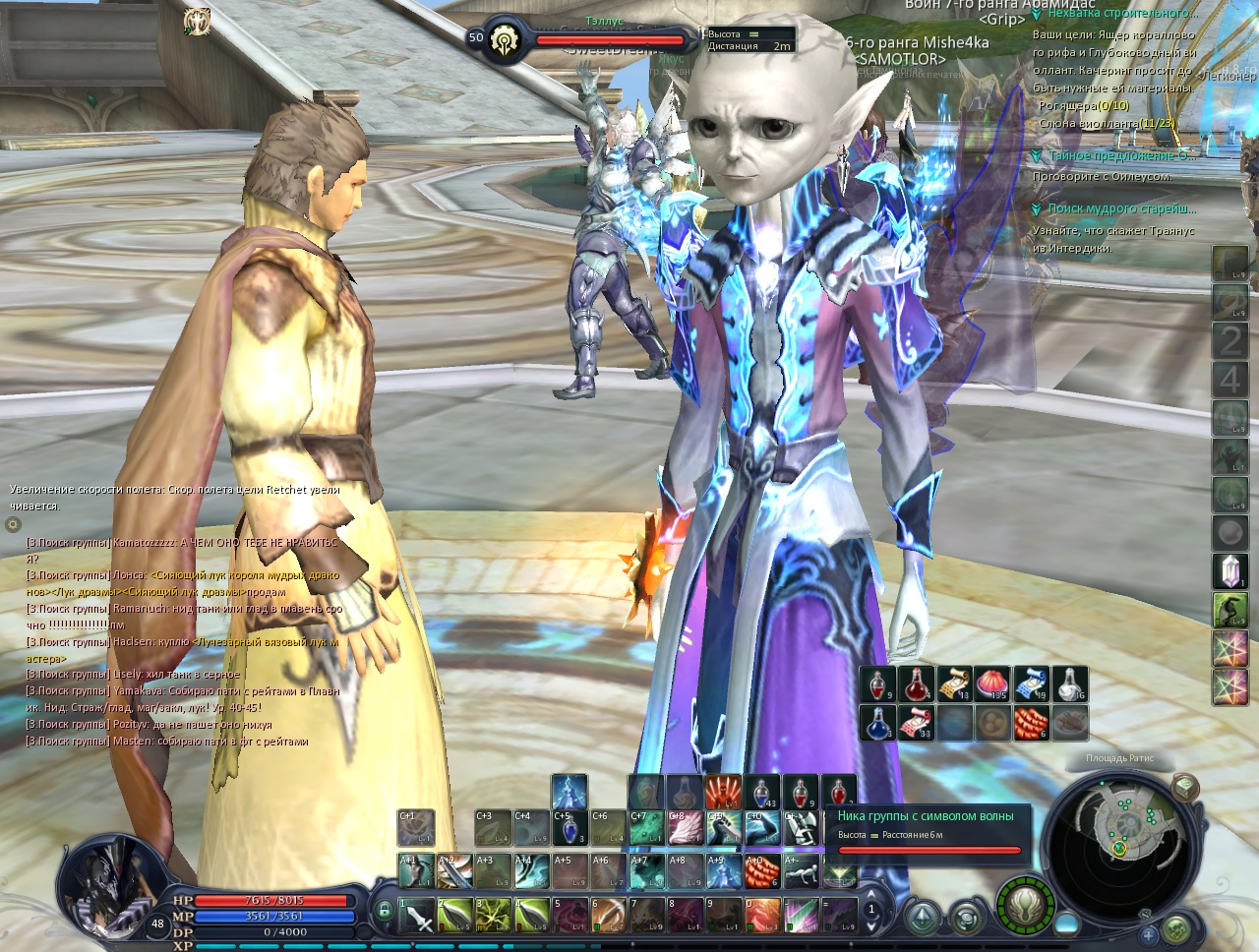Activate the white wings skill in slot C+8
1259x952 pixels.
[685, 828]
